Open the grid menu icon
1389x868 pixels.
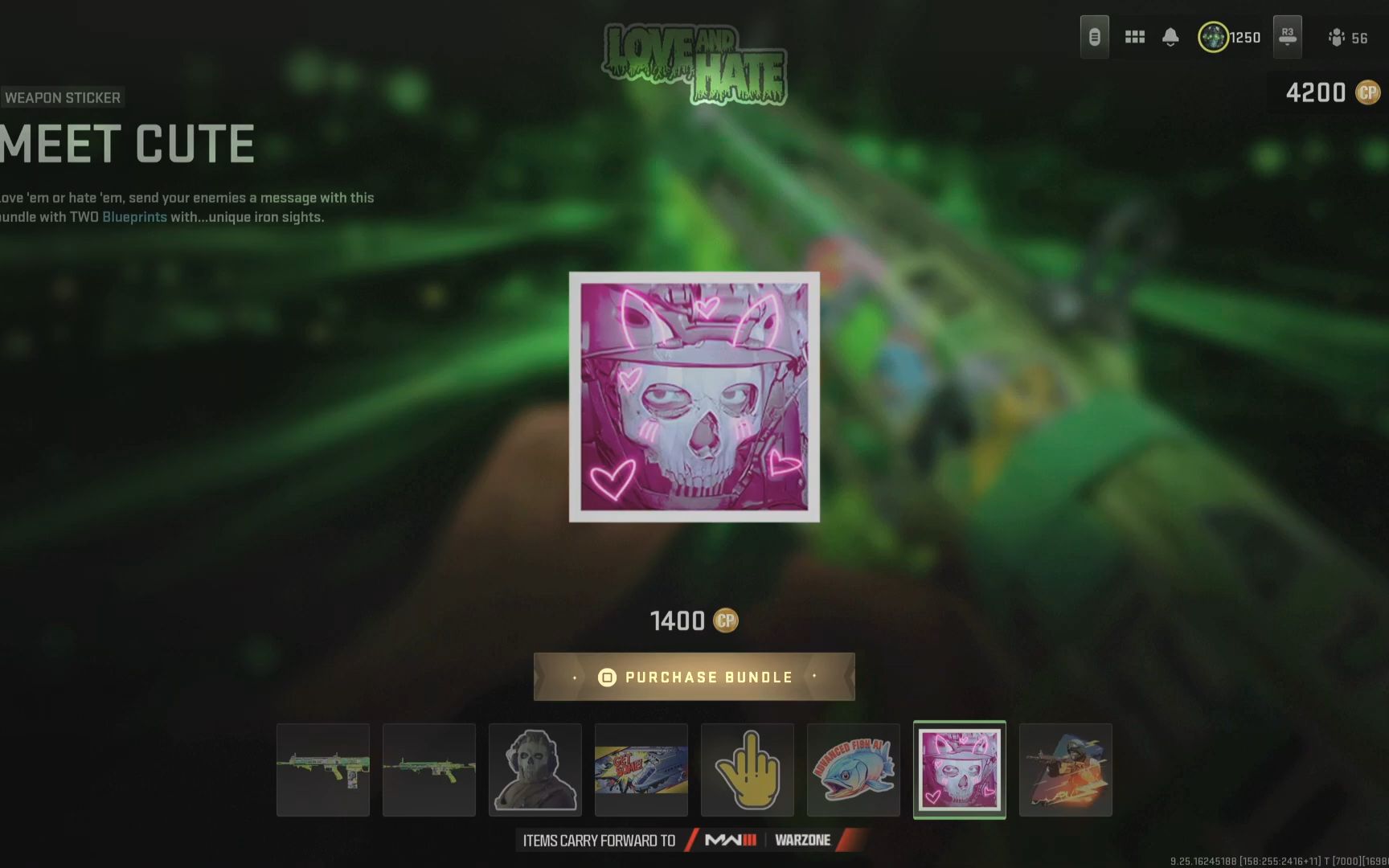tap(1135, 37)
